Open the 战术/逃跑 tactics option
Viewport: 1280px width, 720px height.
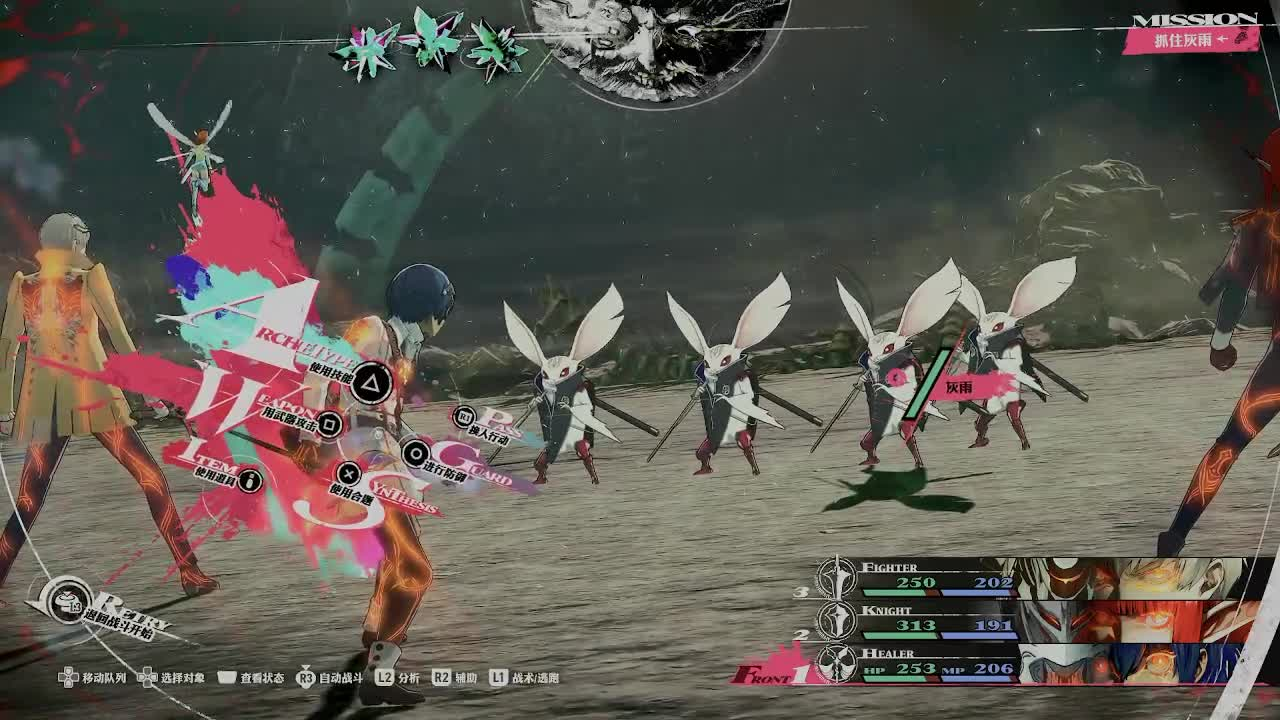click(x=525, y=678)
